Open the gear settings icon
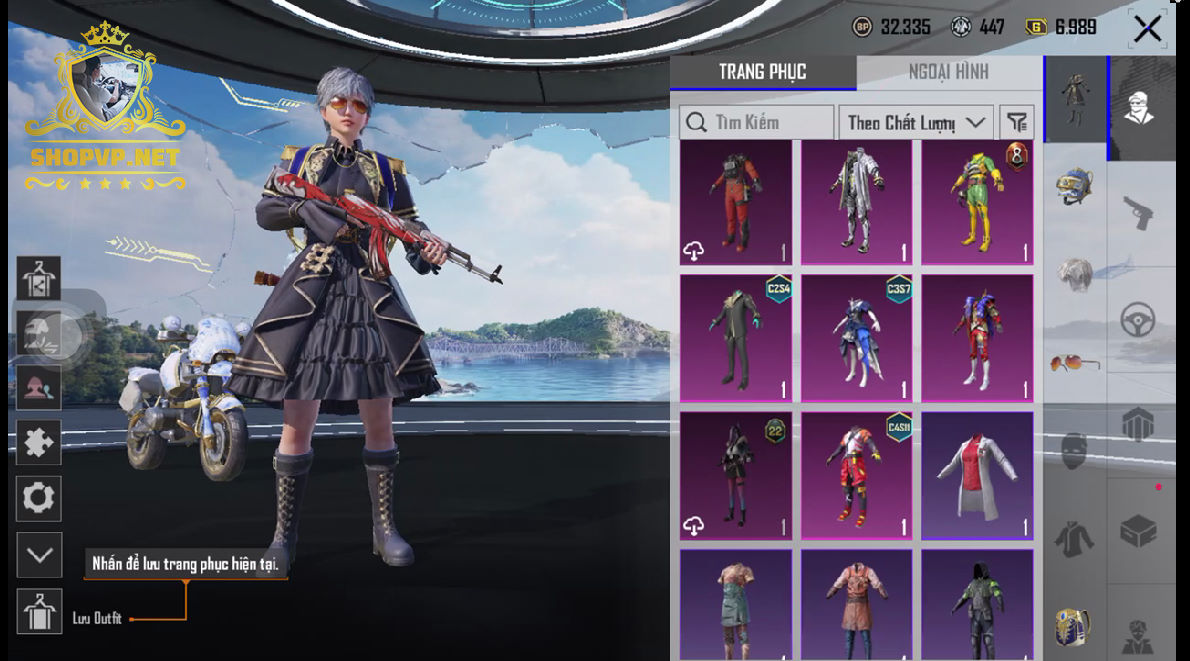Screen dimensions: 1190x661 [39, 498]
